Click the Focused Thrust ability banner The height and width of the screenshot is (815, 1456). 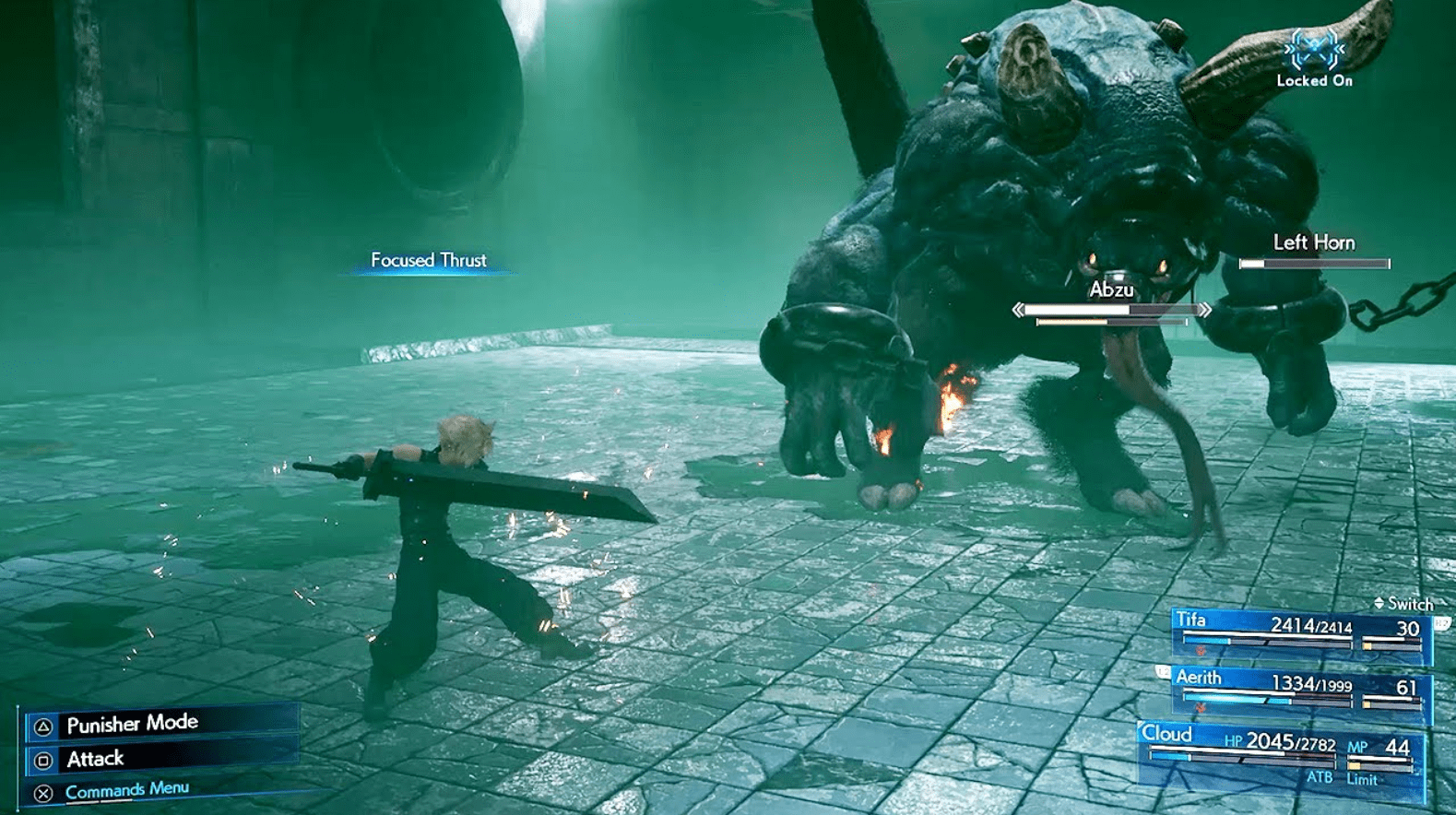(428, 261)
